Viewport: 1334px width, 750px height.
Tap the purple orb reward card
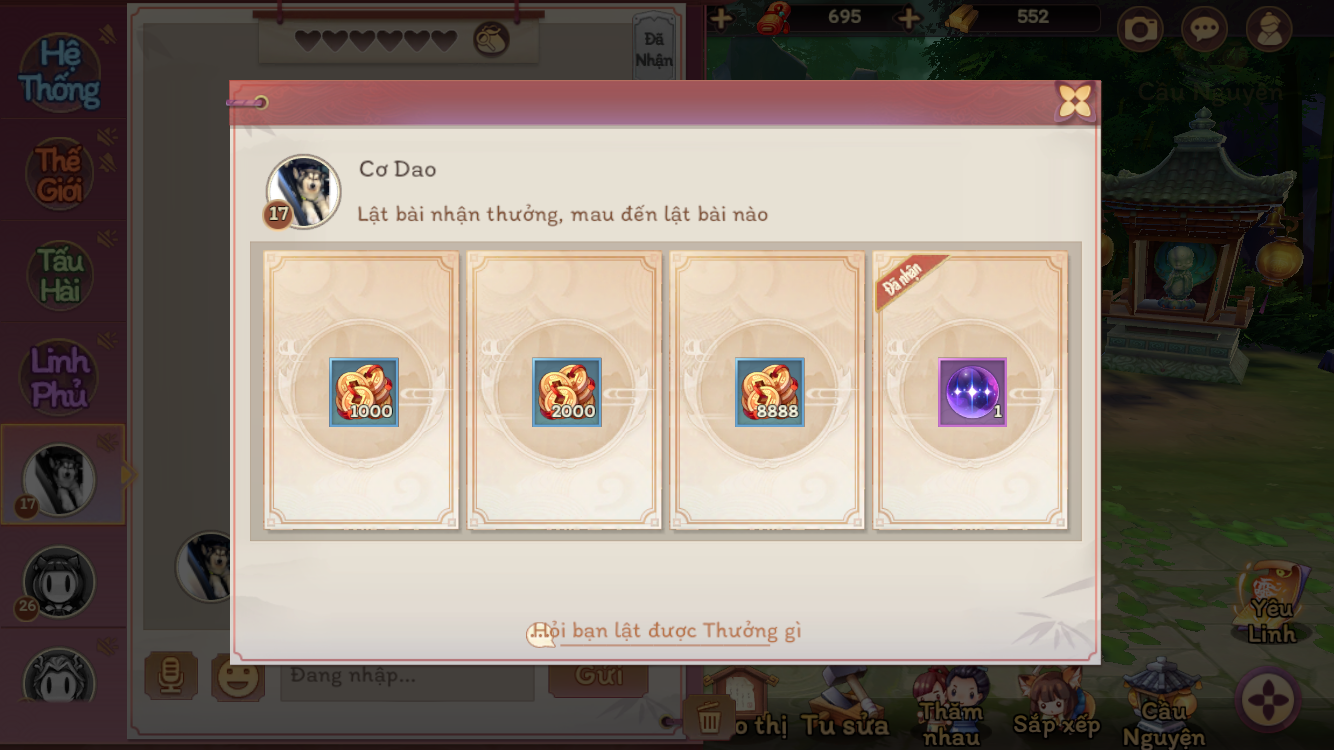click(x=971, y=392)
